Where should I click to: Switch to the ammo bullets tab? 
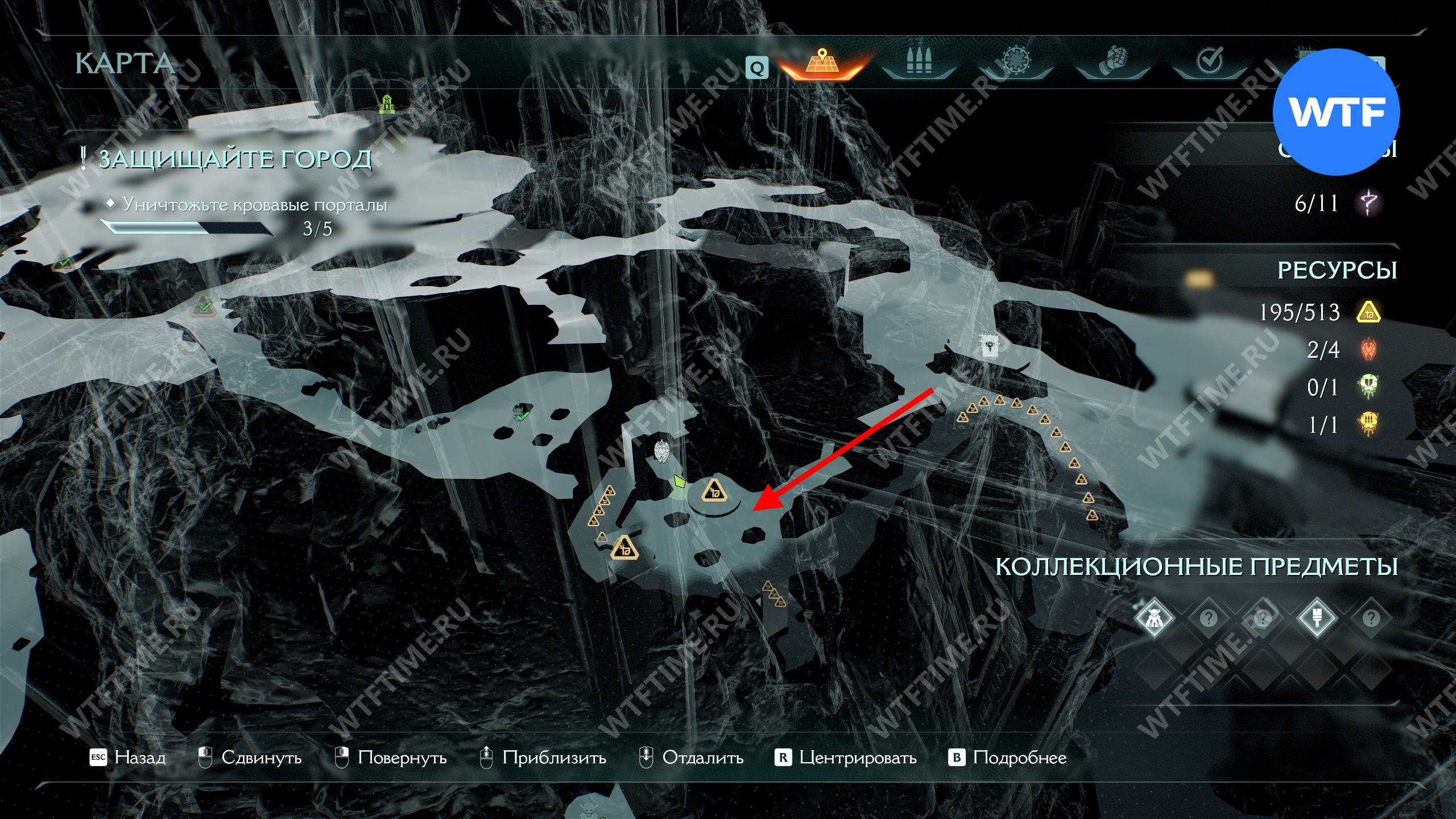coord(919,61)
